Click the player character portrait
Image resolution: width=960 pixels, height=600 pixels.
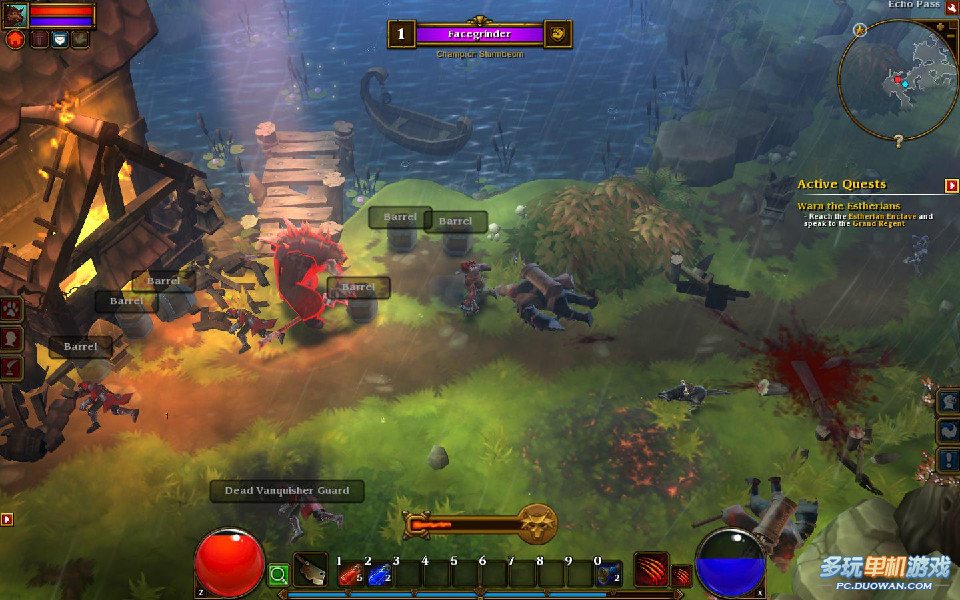click(x=15, y=14)
